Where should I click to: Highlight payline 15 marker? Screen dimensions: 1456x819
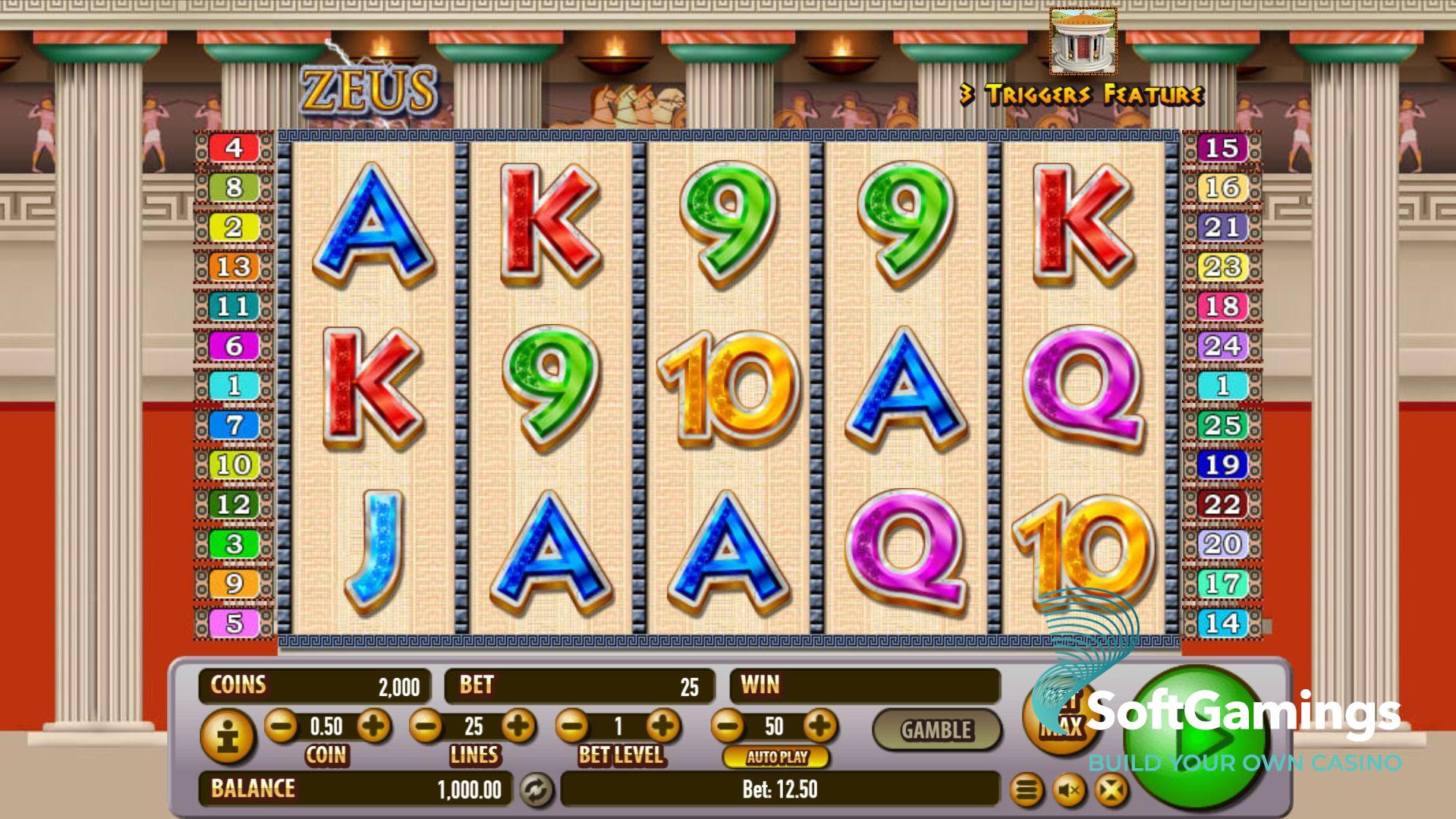click(1222, 148)
